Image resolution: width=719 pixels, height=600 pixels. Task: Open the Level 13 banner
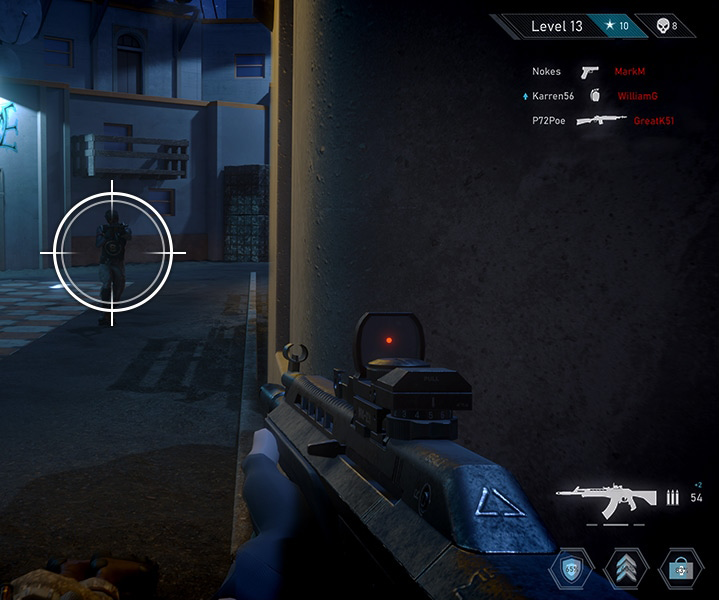pos(556,26)
